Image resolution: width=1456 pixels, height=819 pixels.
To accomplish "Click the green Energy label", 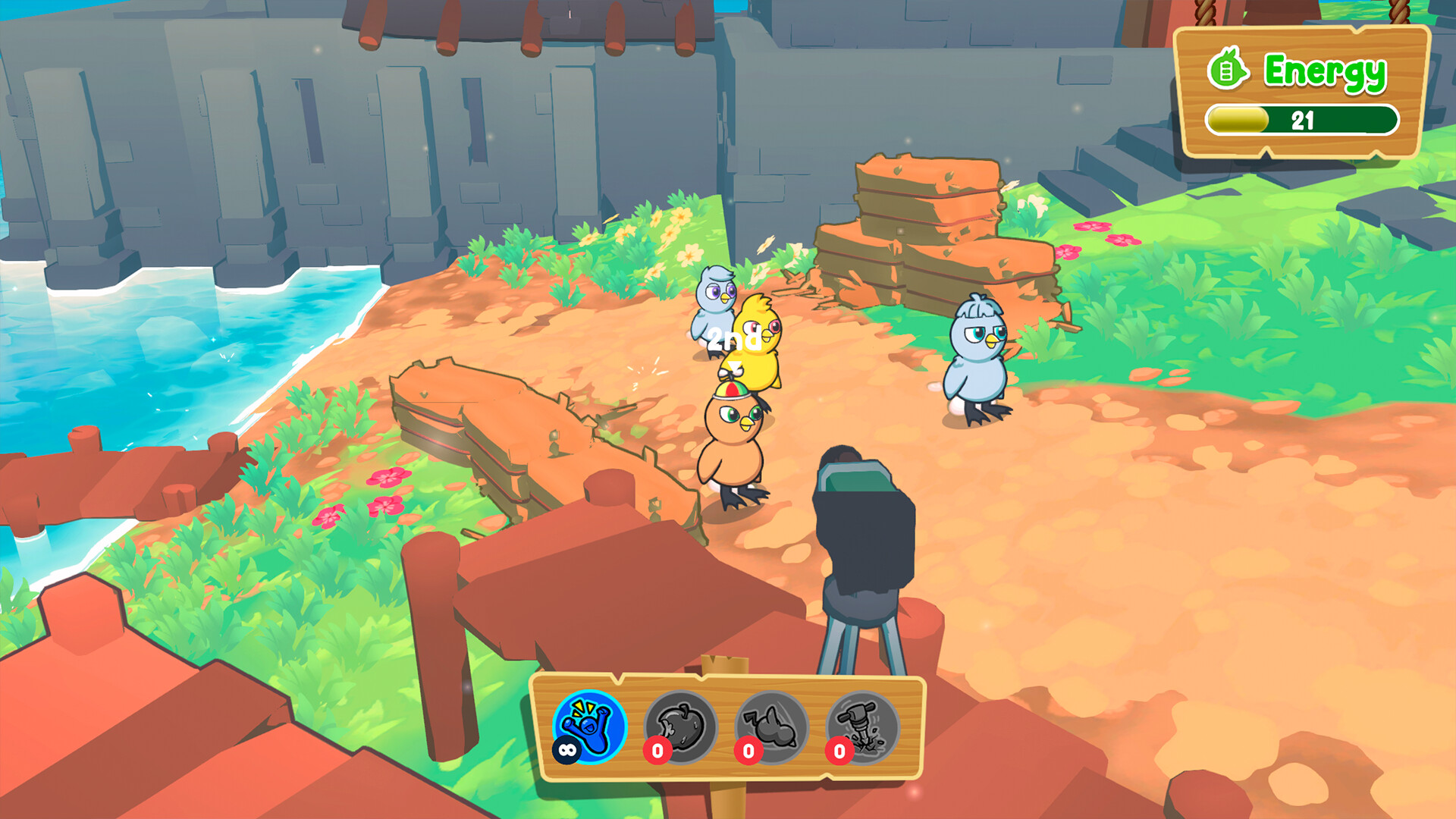I will (x=1323, y=70).
